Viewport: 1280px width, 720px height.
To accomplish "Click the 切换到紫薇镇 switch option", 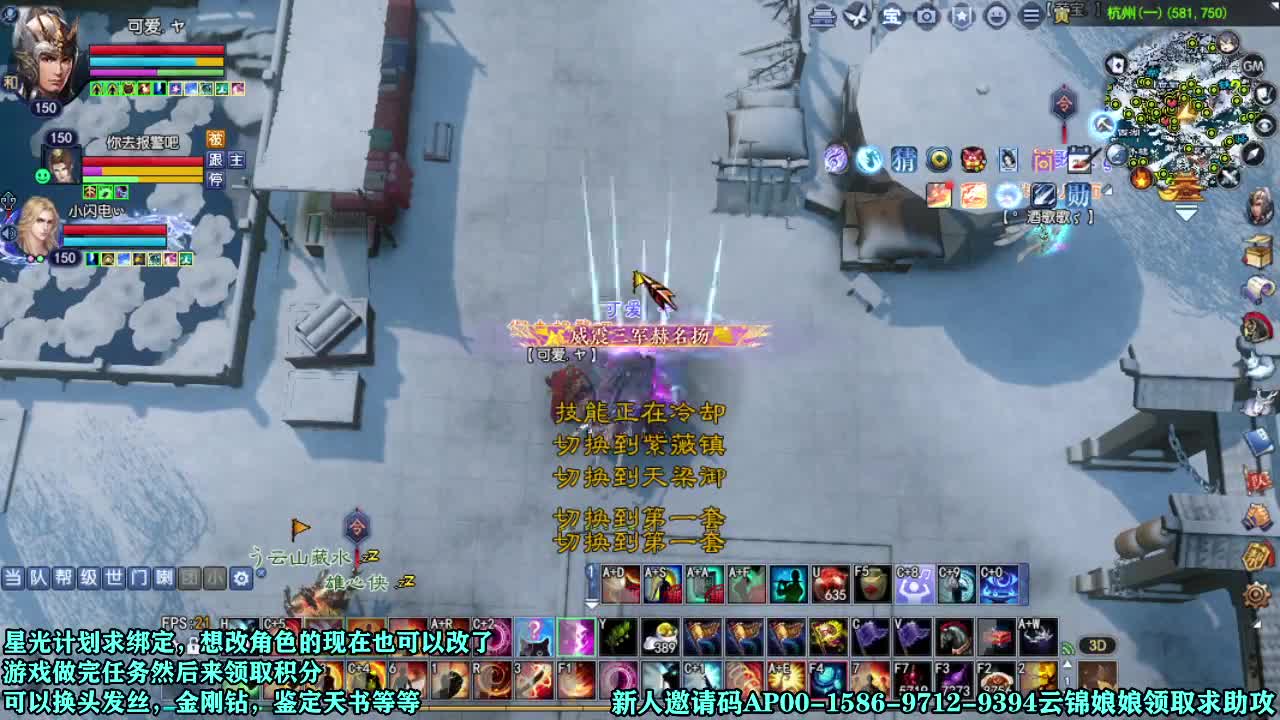I will pos(640,444).
